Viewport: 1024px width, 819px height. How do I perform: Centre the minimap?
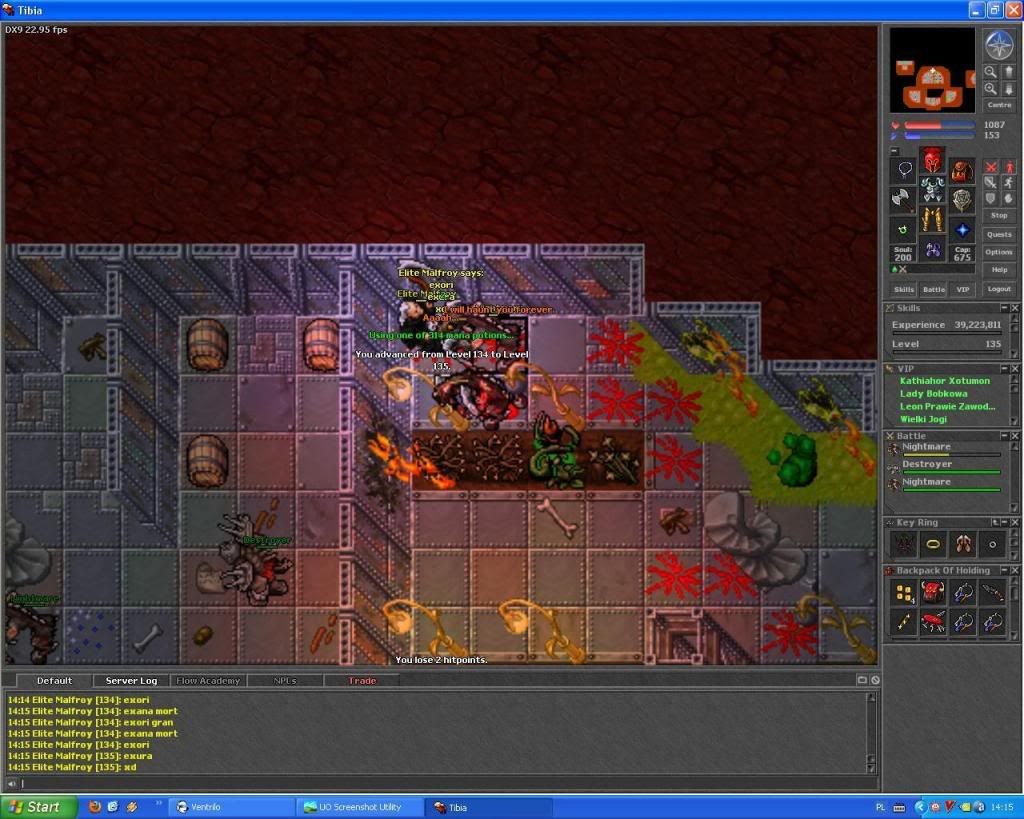[998, 105]
